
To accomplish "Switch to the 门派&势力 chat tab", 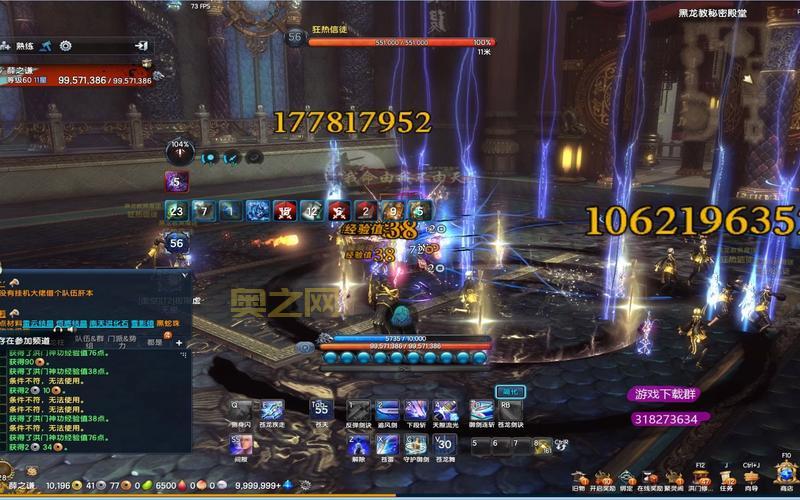I will [121, 339].
